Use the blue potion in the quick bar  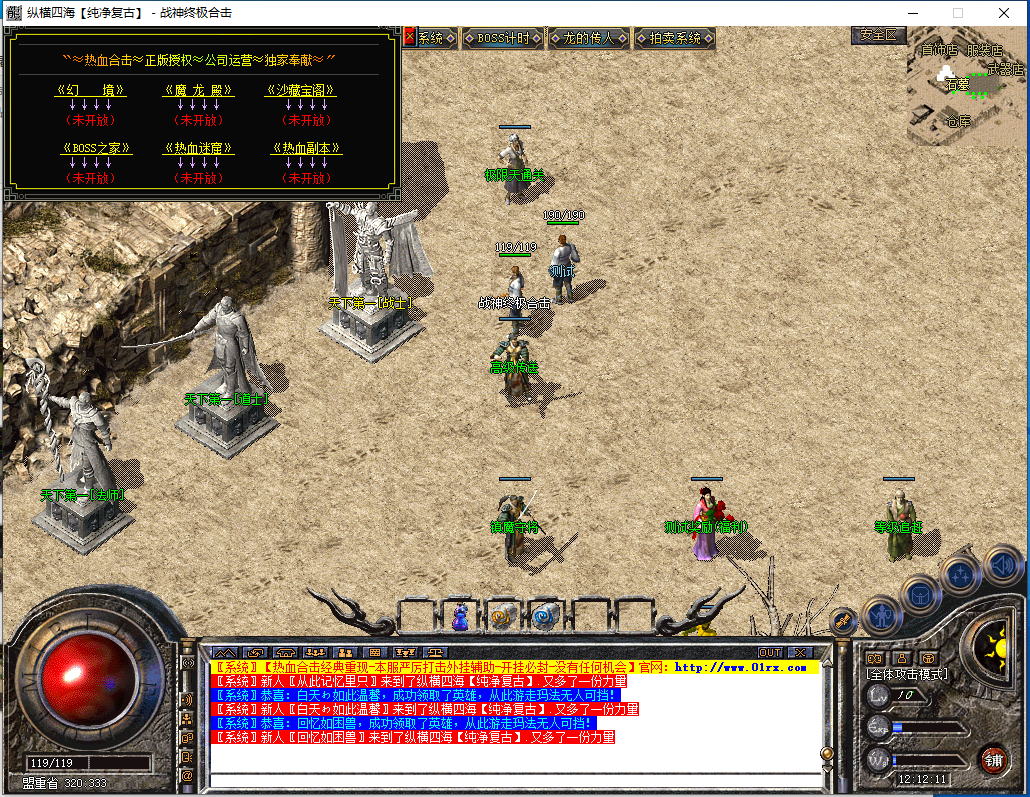pyautogui.click(x=461, y=617)
